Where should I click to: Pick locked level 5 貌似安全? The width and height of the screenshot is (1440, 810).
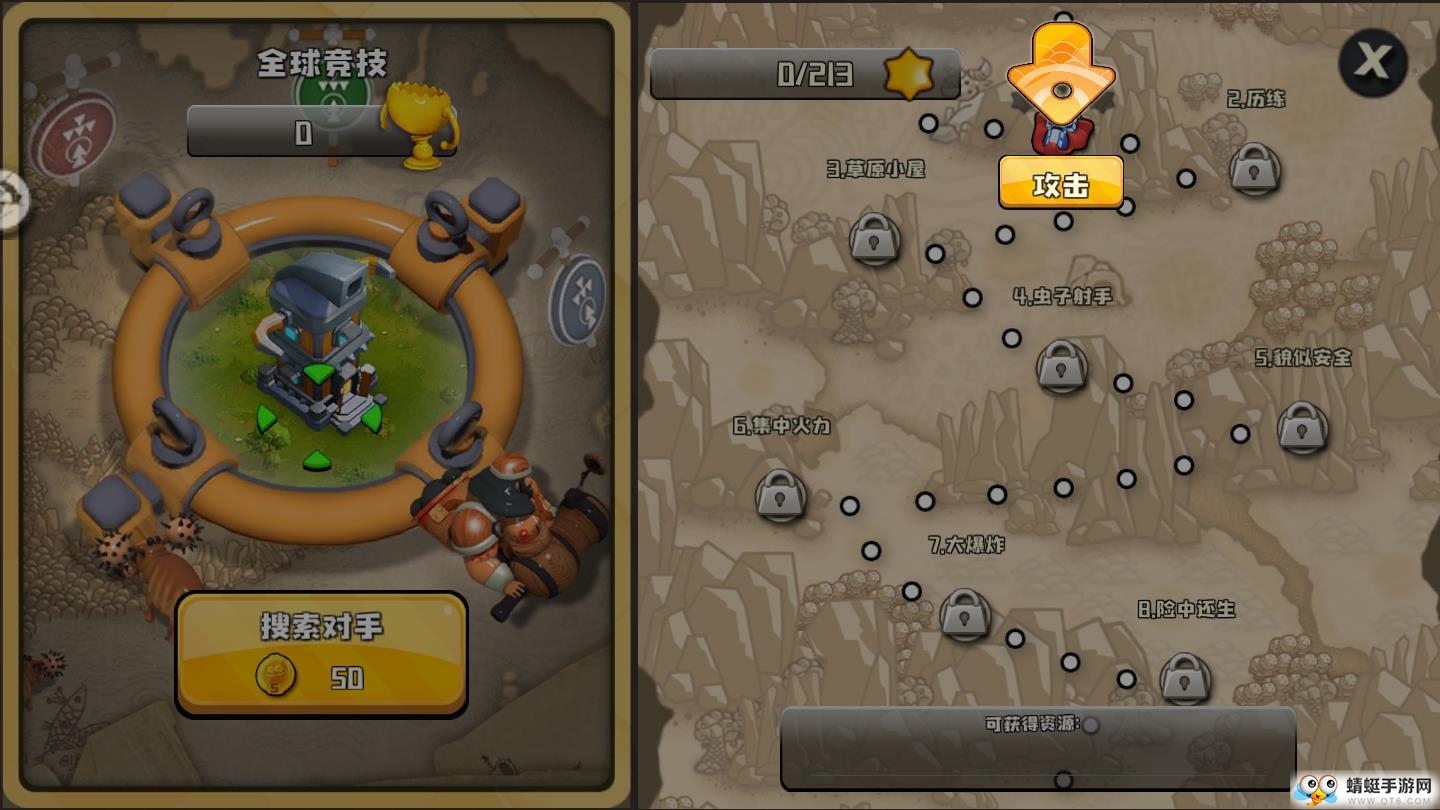point(1302,428)
